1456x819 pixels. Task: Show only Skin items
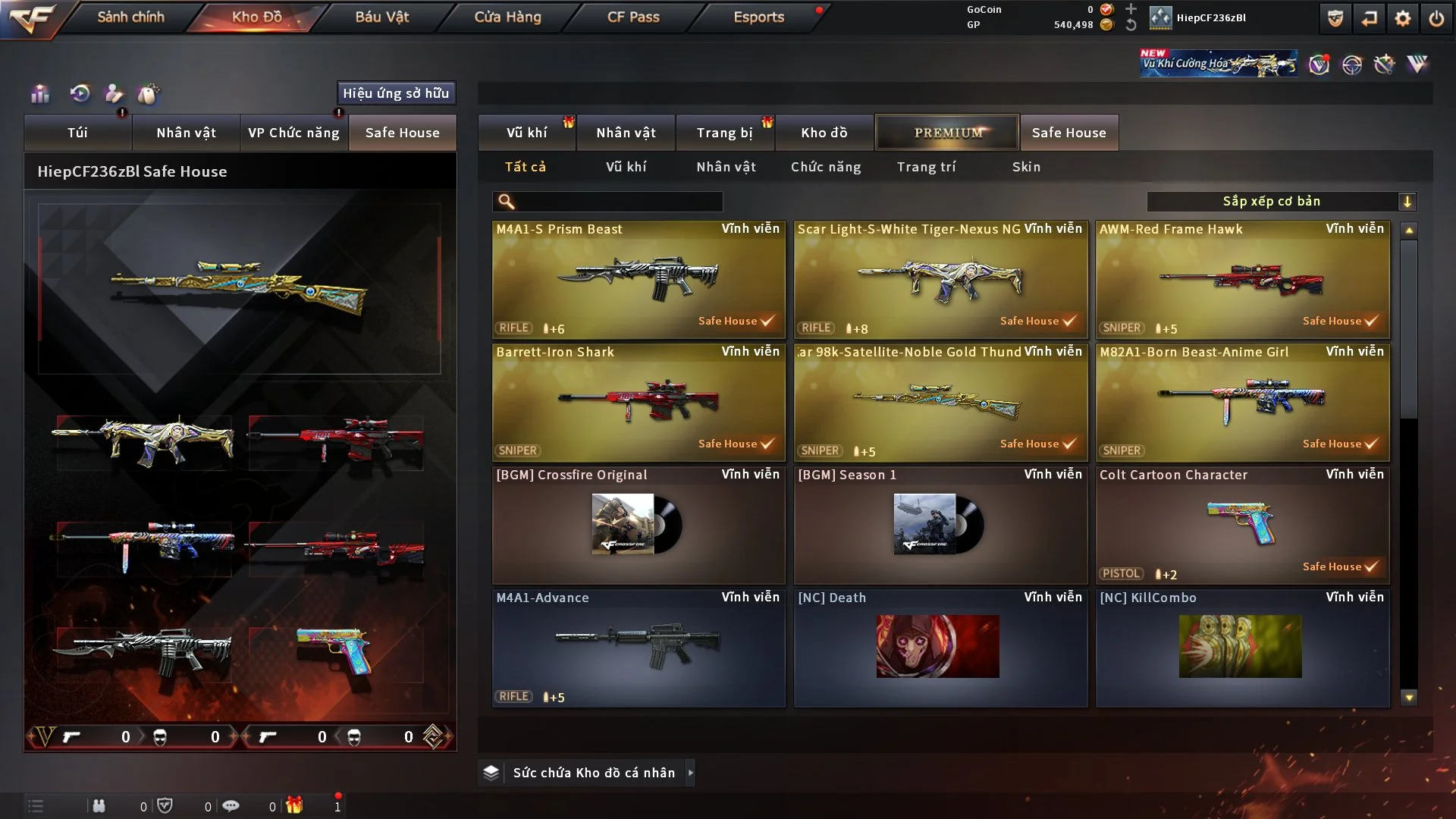(x=1026, y=167)
